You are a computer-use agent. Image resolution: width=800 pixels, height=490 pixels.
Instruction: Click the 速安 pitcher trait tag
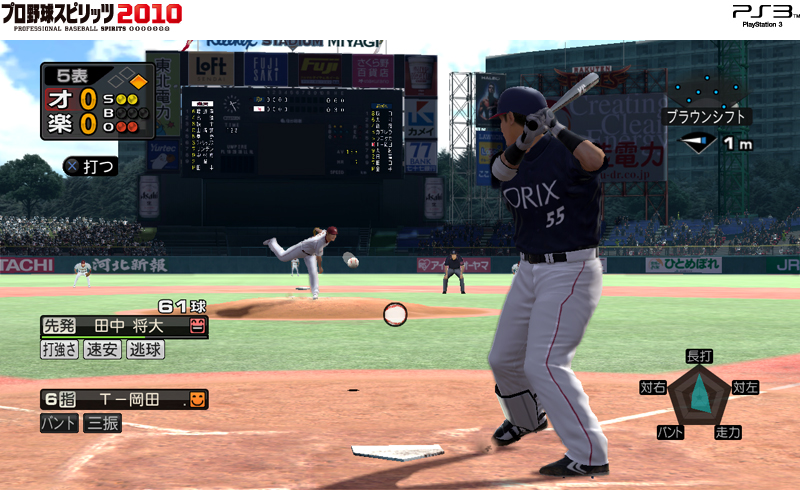point(102,350)
